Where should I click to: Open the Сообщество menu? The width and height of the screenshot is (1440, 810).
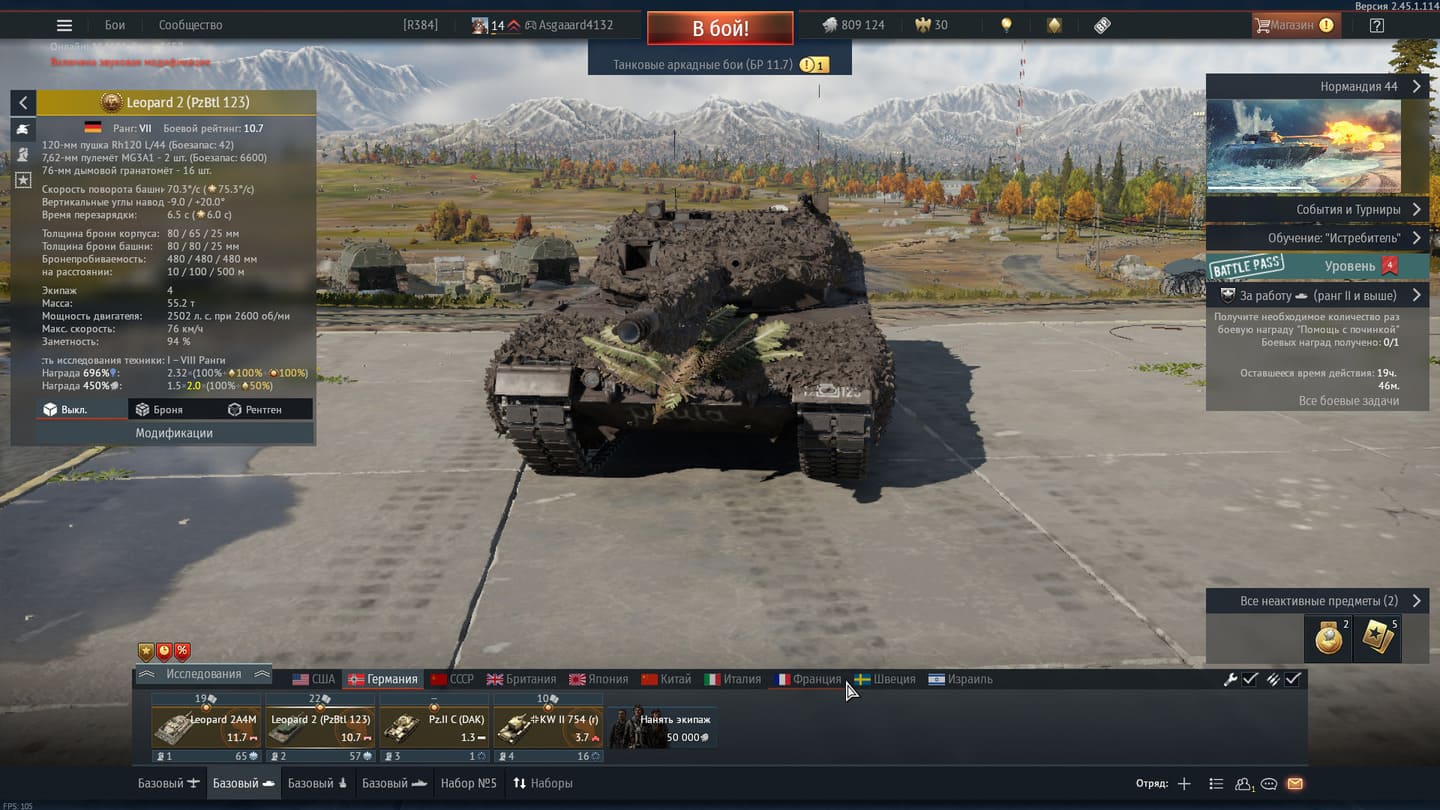[x=190, y=25]
